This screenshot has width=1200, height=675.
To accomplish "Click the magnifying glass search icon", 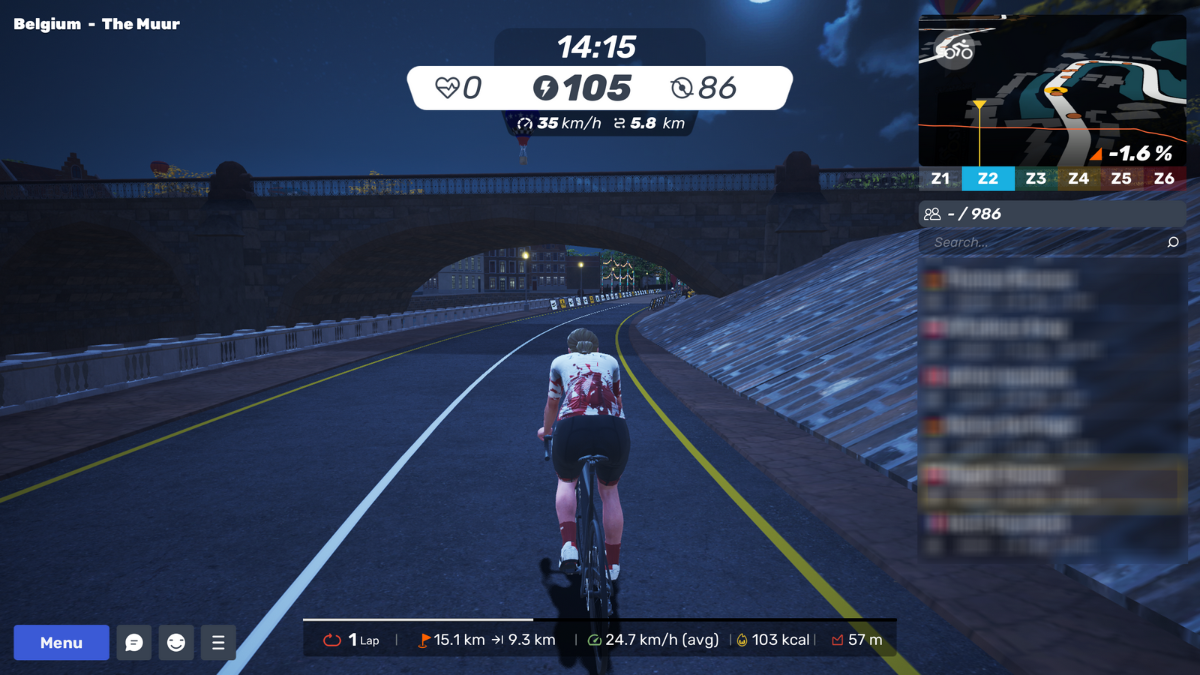I will [x=1173, y=242].
